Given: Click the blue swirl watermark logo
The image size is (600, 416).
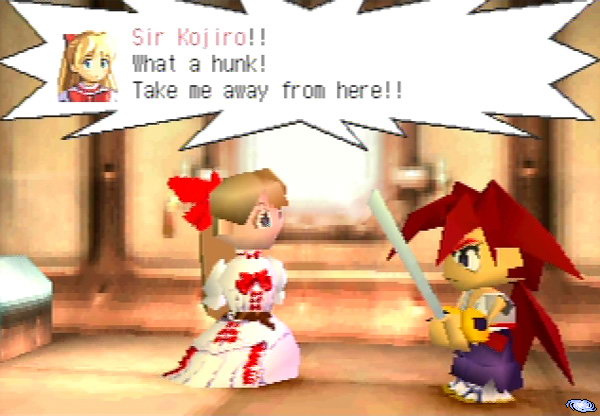Looking at the screenshot, I should coord(580,404).
